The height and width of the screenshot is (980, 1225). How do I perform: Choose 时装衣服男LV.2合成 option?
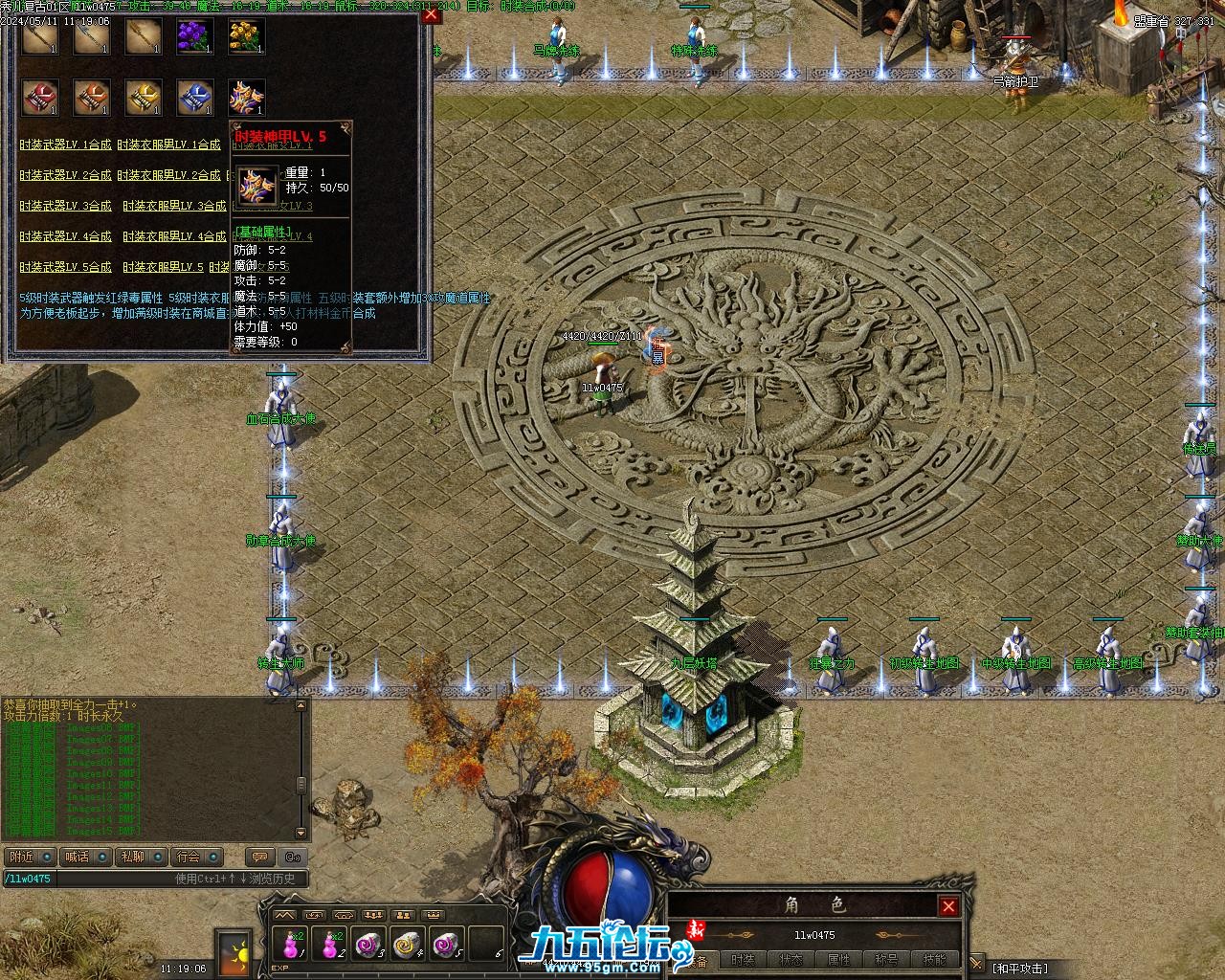(168, 175)
